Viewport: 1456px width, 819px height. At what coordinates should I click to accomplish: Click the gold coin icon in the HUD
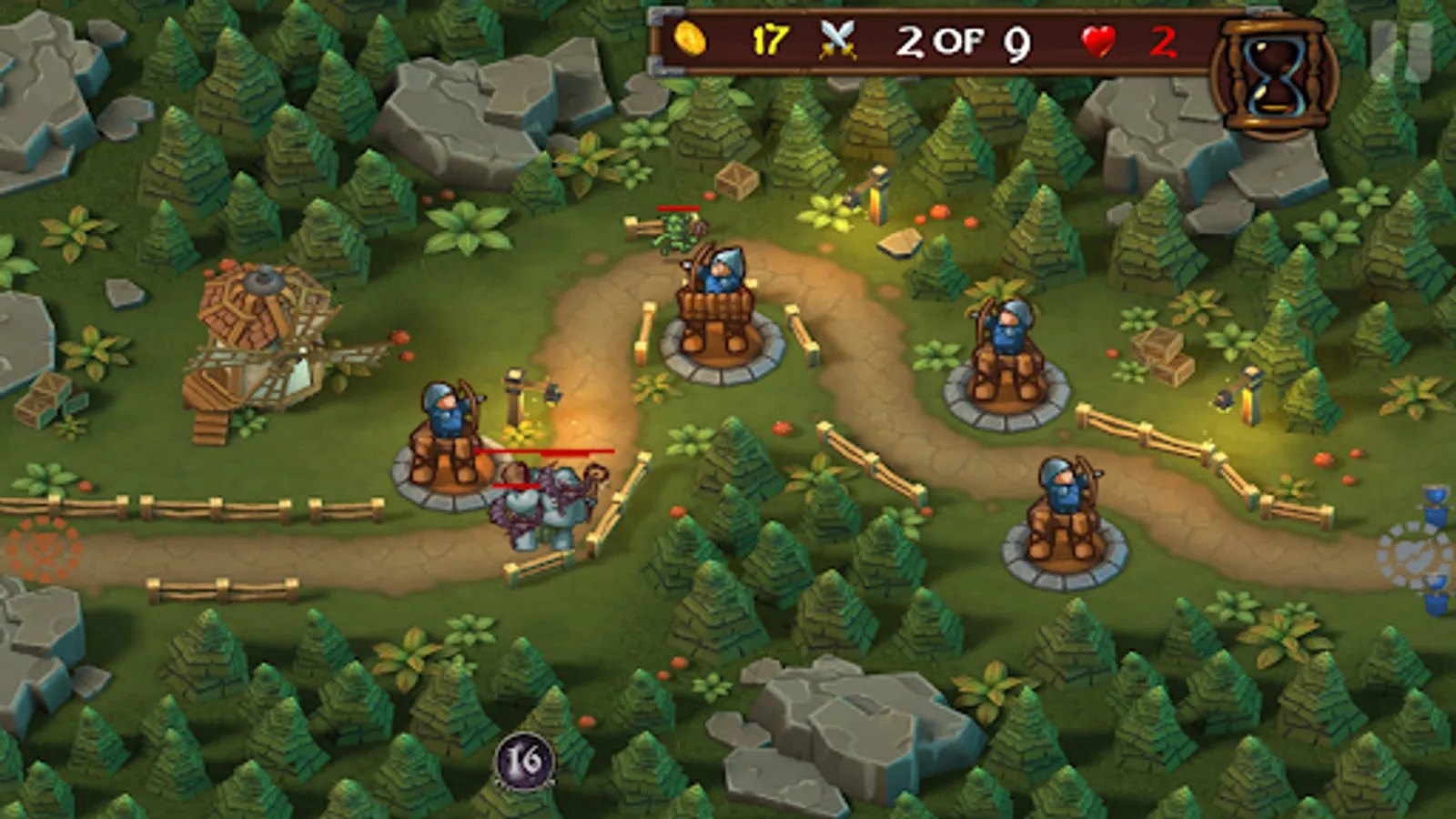pyautogui.click(x=693, y=41)
